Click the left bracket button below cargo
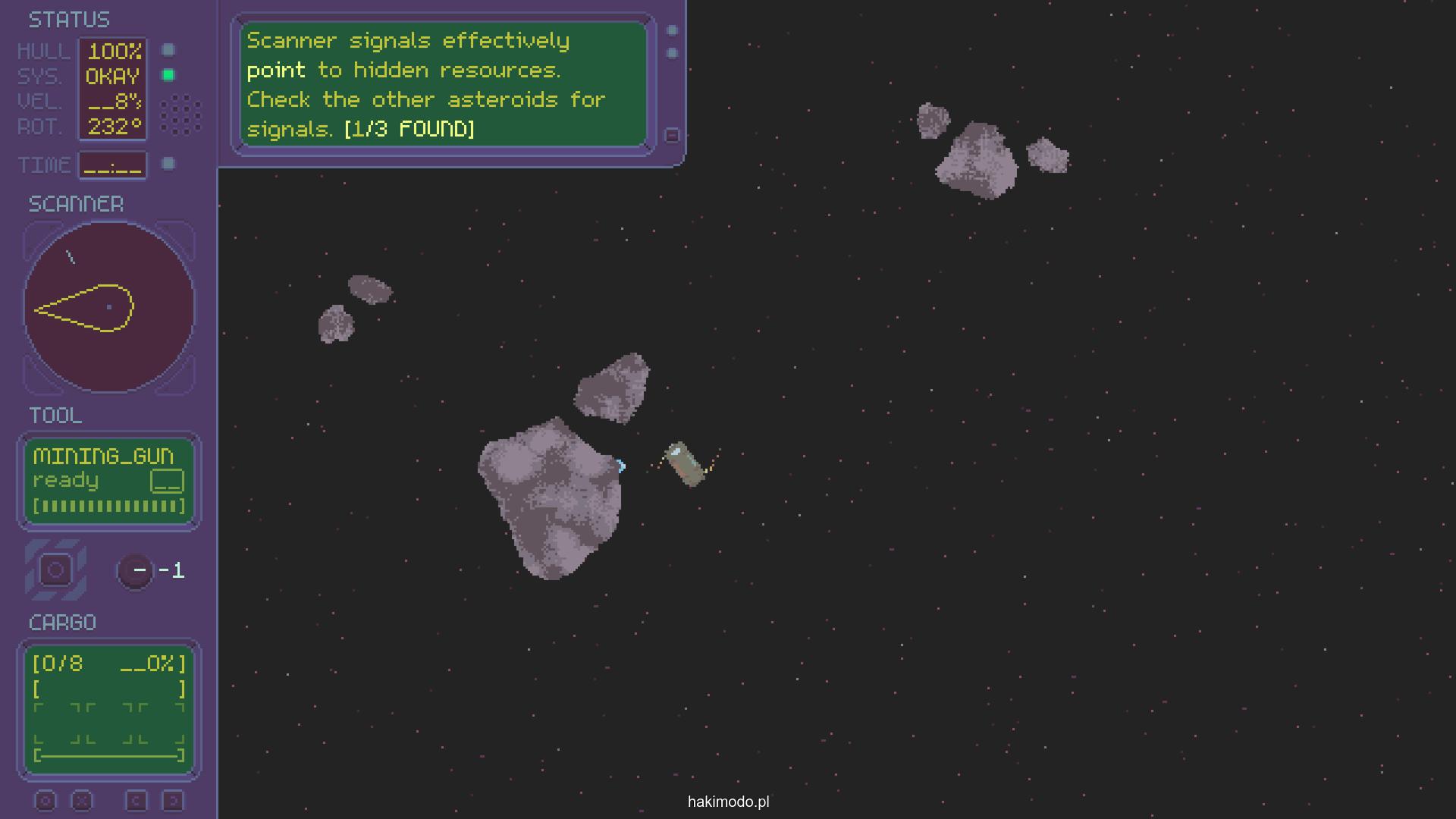 coord(136,801)
